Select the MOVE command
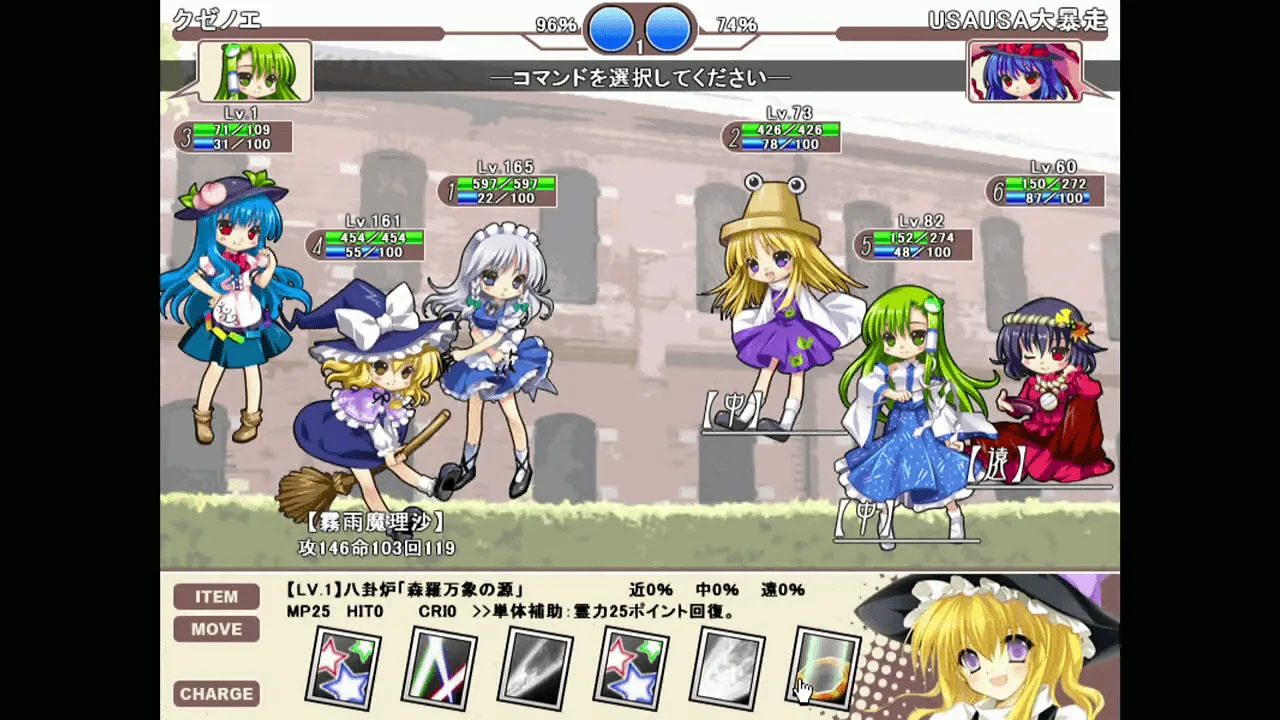1280x720 pixels. [216, 629]
